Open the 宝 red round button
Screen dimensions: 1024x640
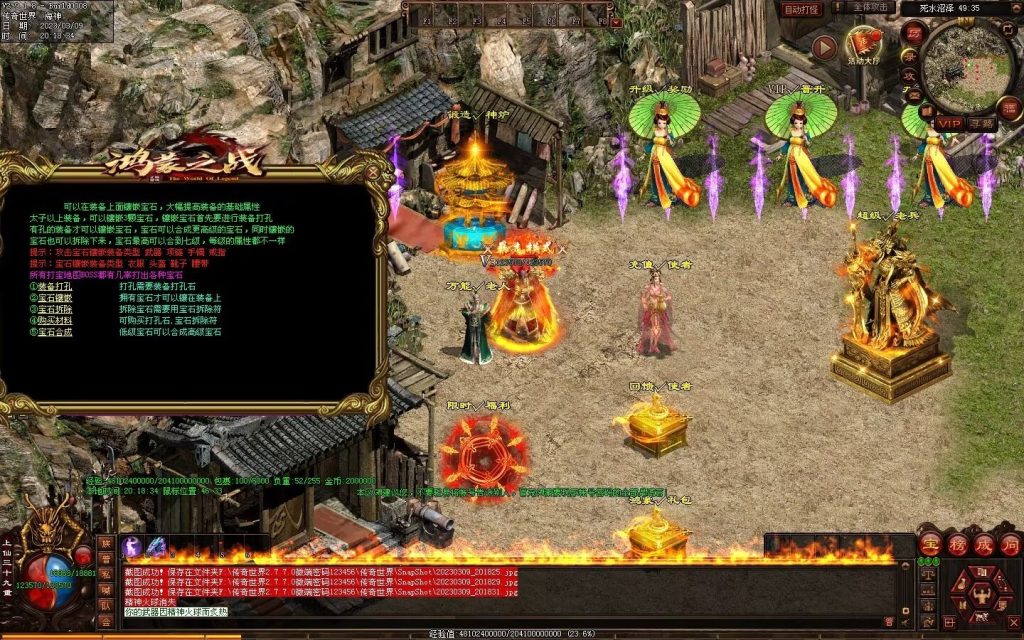931,544
